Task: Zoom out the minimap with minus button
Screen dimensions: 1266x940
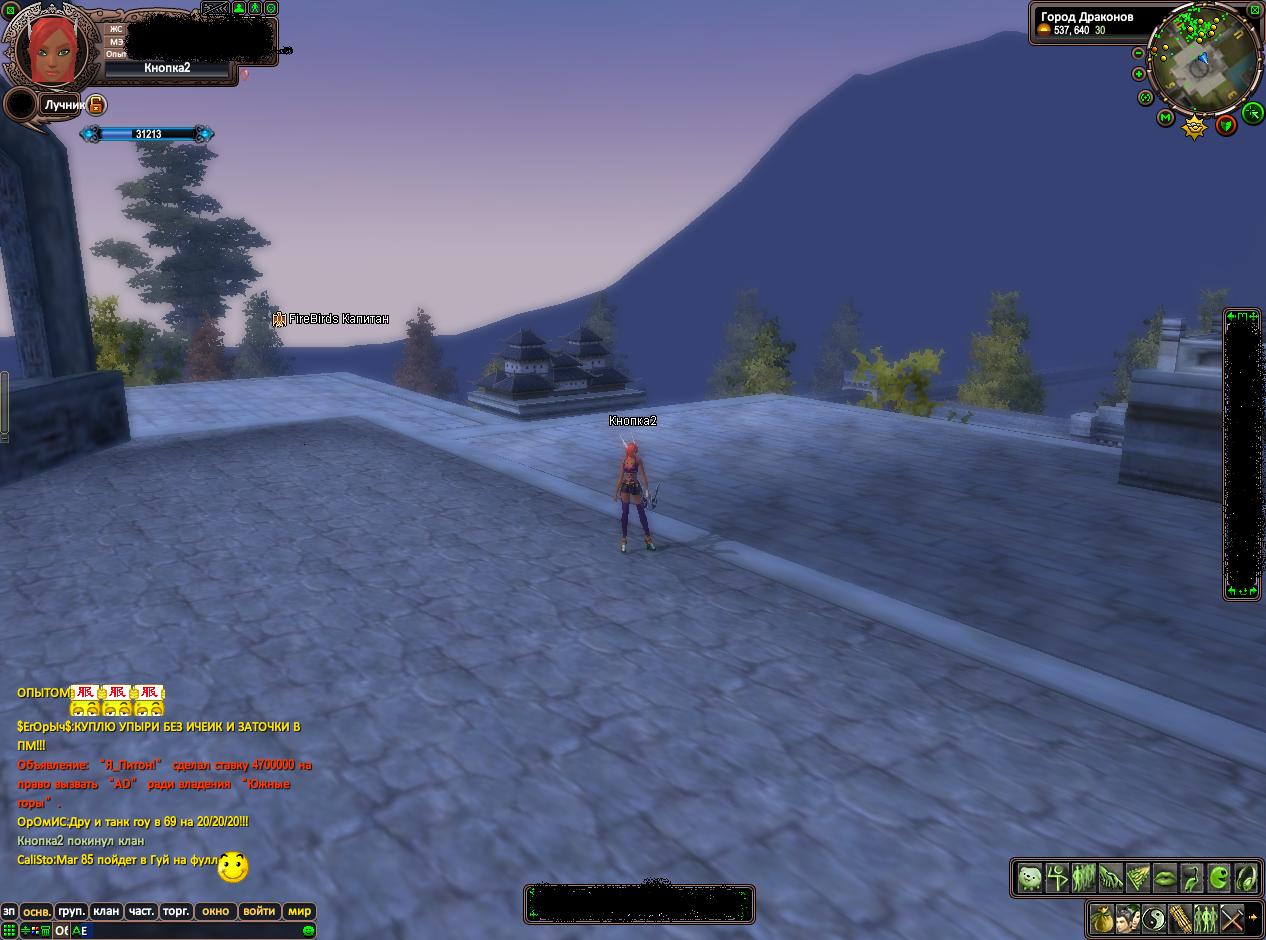Action: tap(1138, 53)
